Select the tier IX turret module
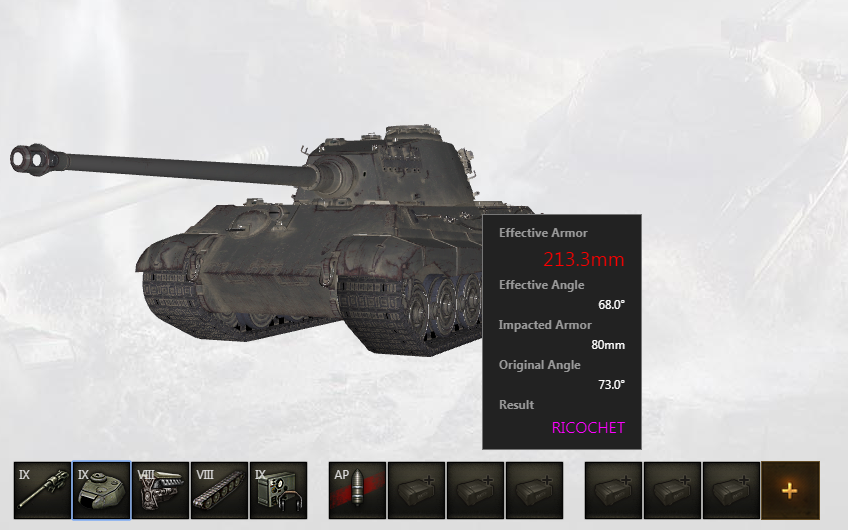This screenshot has width=848, height=530. [101, 490]
